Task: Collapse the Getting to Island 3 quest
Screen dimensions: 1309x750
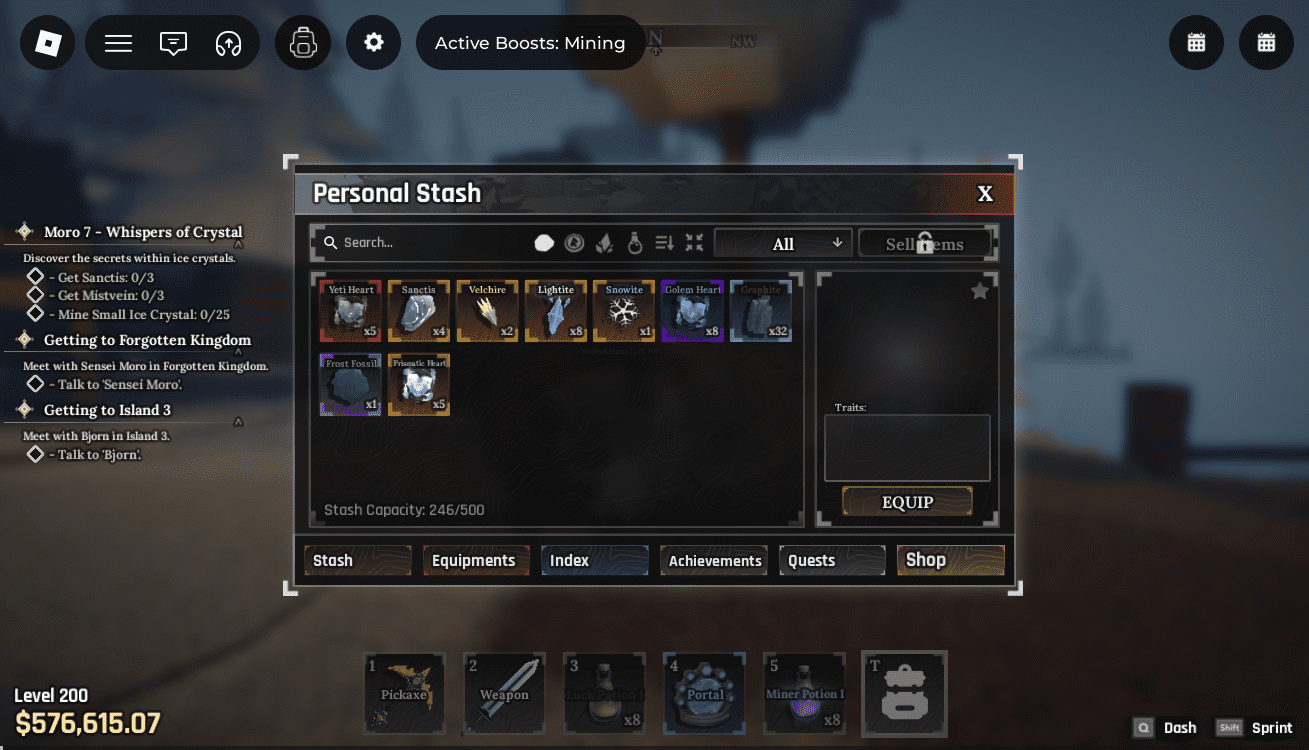Action: tap(240, 421)
